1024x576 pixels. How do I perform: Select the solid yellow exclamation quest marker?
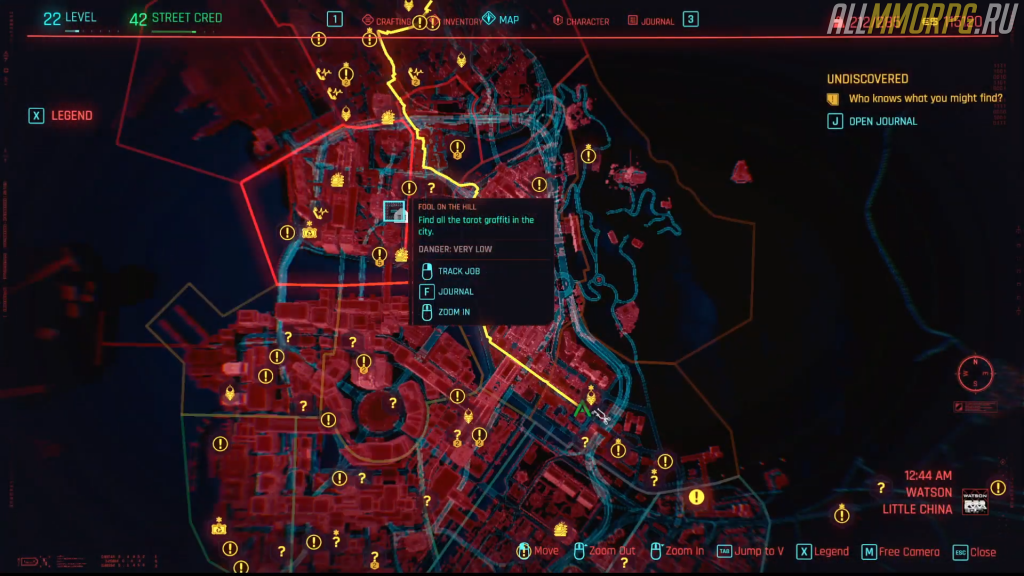tap(696, 496)
